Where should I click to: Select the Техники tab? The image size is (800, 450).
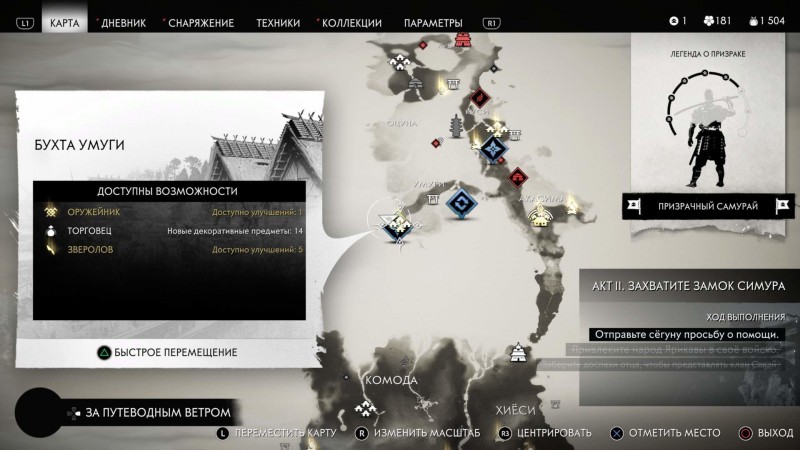click(x=277, y=22)
